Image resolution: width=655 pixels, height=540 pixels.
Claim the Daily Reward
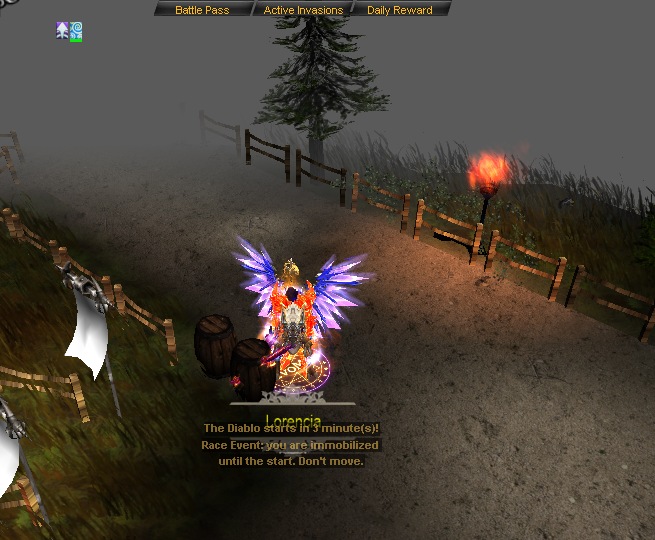click(x=399, y=10)
